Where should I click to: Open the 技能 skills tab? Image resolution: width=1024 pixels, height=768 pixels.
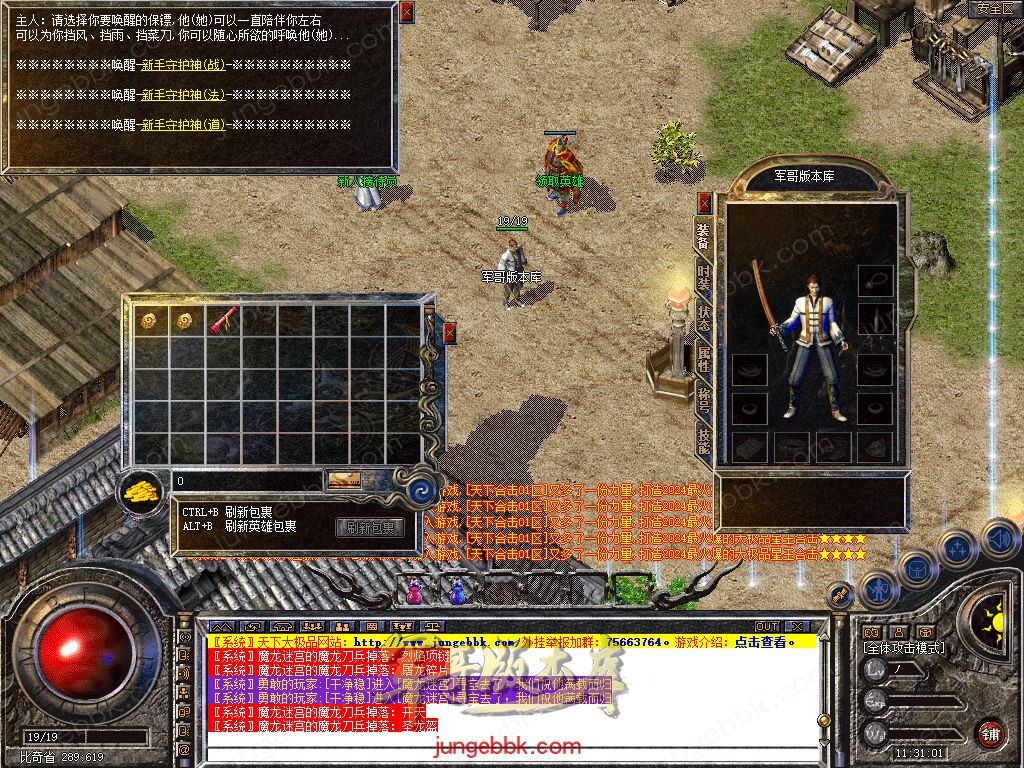pos(704,442)
